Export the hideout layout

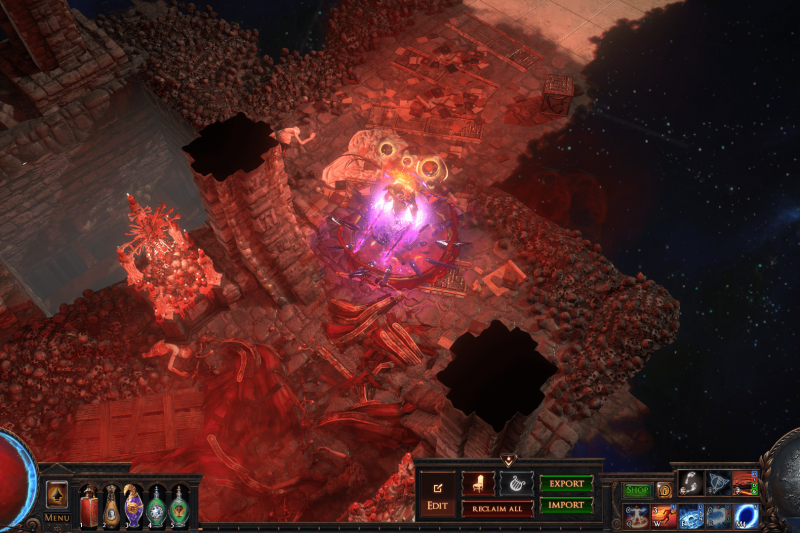[x=566, y=484]
